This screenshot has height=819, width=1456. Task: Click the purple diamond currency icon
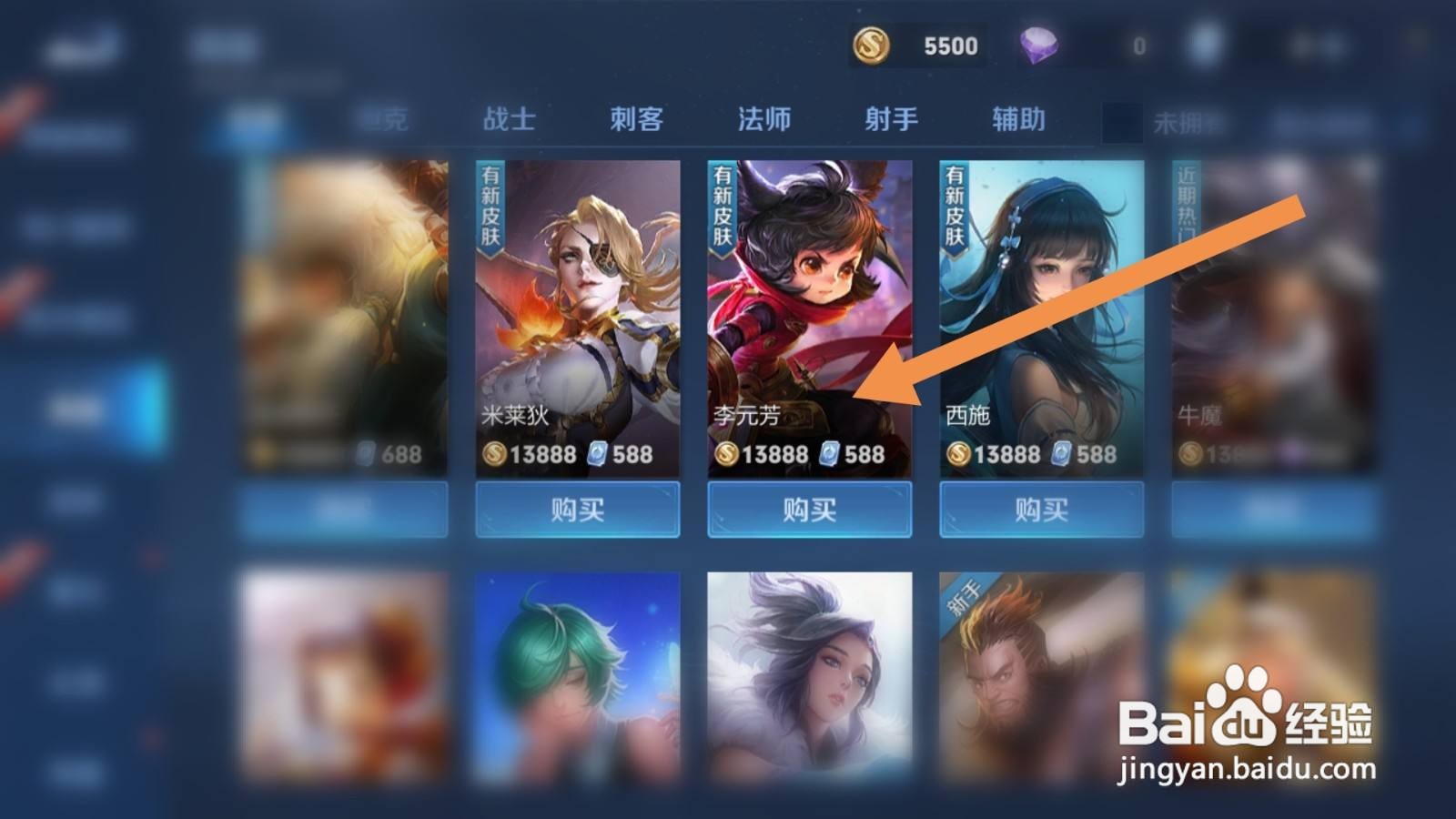click(1038, 43)
